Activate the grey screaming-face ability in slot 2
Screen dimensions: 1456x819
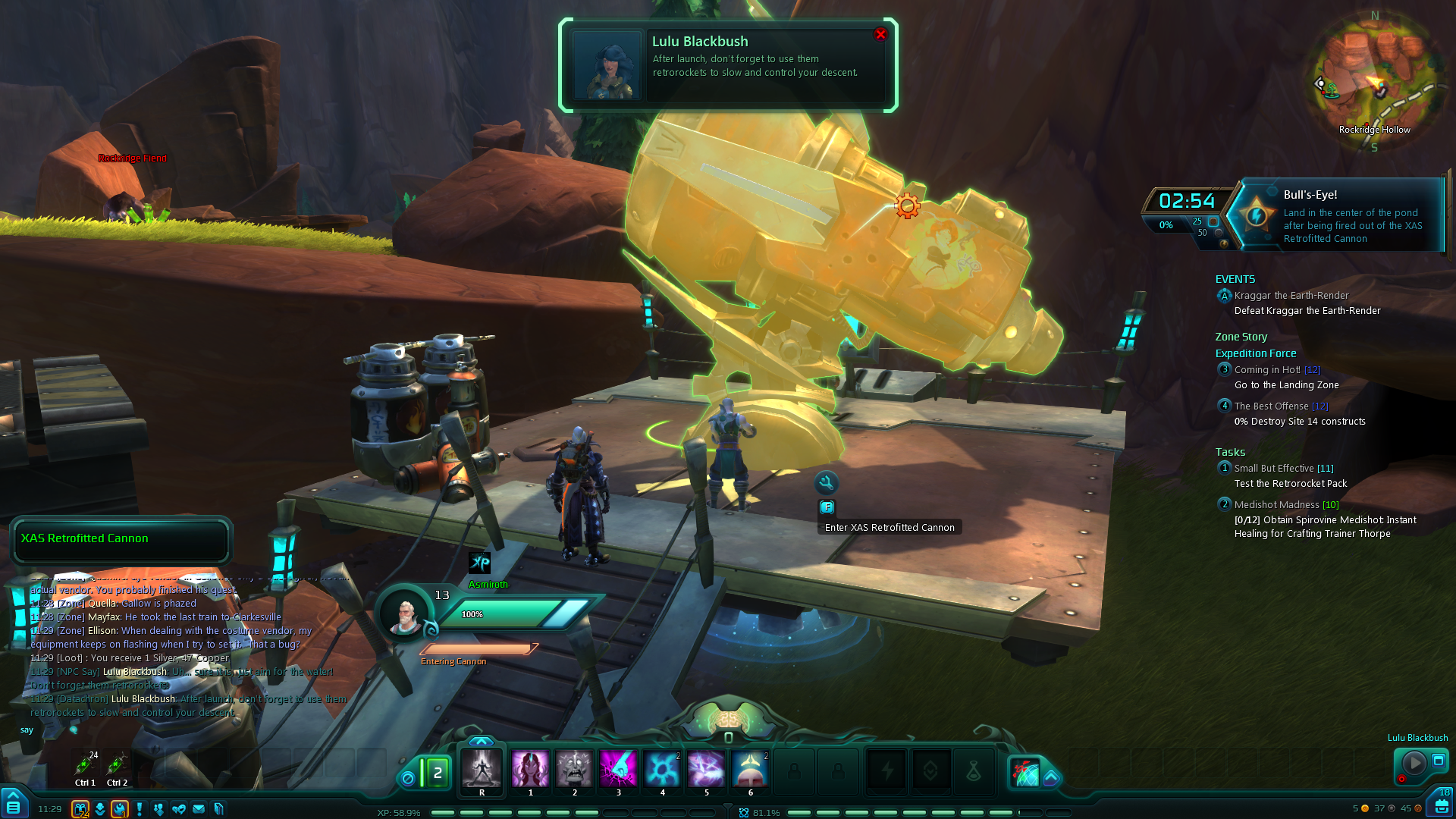pos(574,769)
